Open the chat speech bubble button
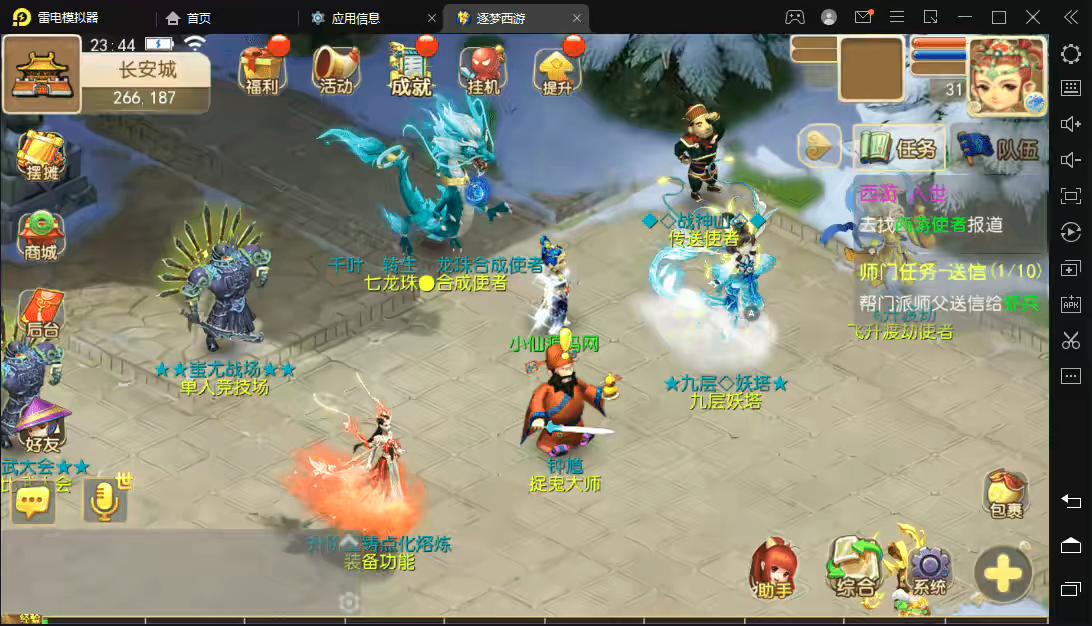The image size is (1092, 626). point(32,502)
